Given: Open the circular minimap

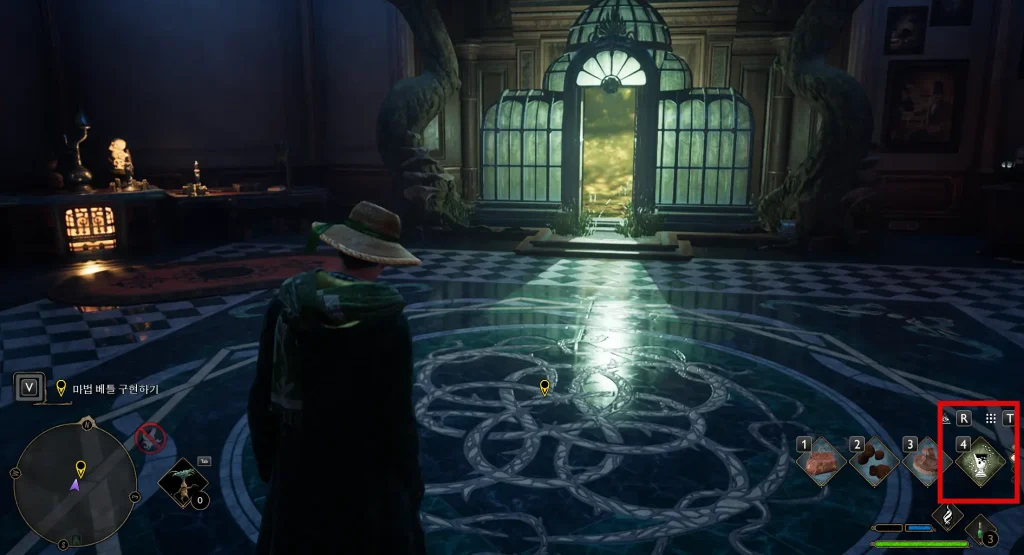Looking at the screenshot, I should coord(75,485).
